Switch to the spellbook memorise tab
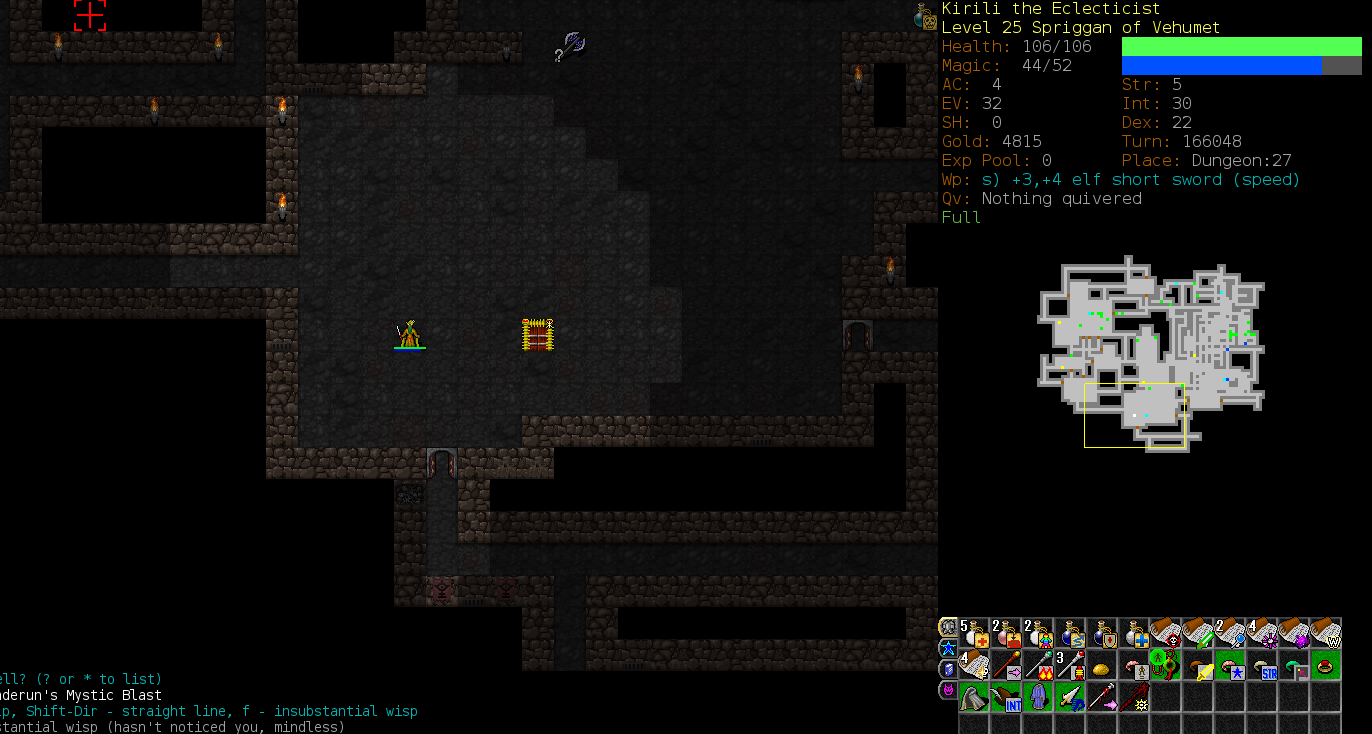 point(947,669)
